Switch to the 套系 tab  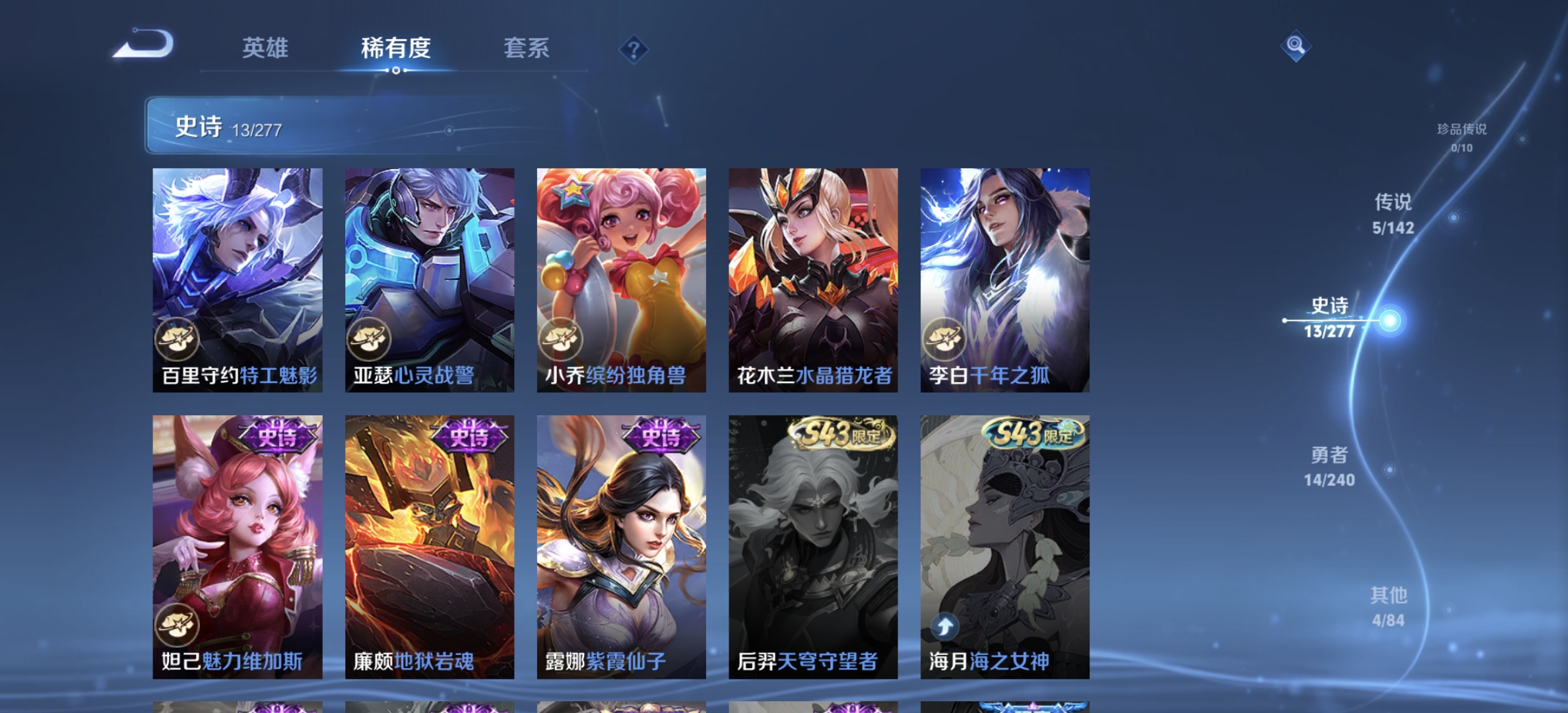[x=527, y=48]
